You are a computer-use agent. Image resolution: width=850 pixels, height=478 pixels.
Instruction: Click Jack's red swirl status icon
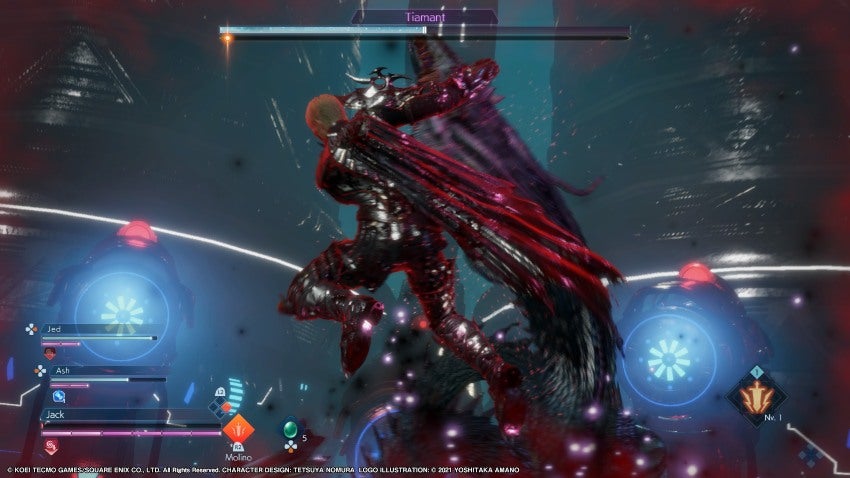51,446
